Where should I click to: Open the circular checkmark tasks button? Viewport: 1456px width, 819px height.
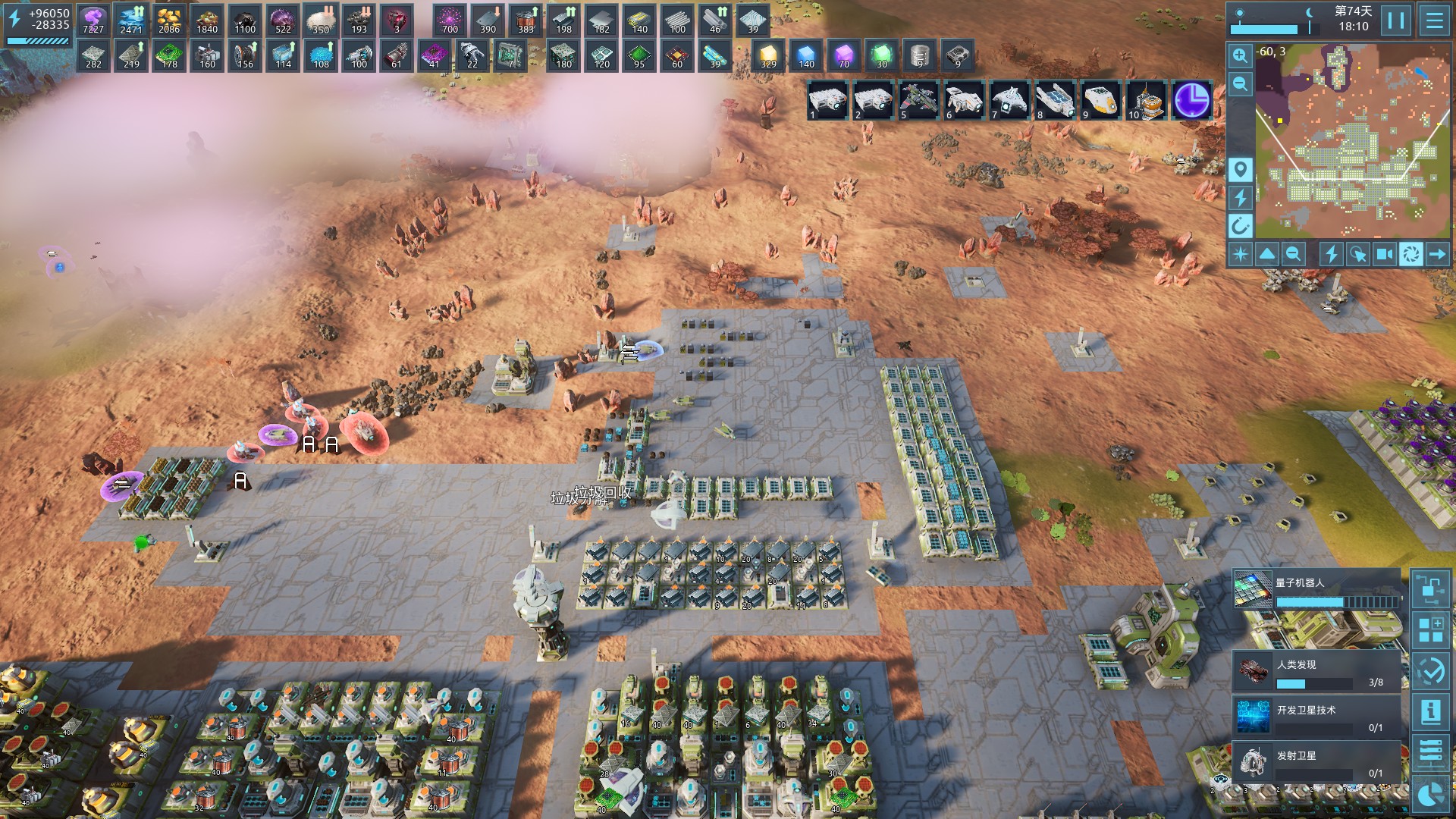coord(1431,671)
